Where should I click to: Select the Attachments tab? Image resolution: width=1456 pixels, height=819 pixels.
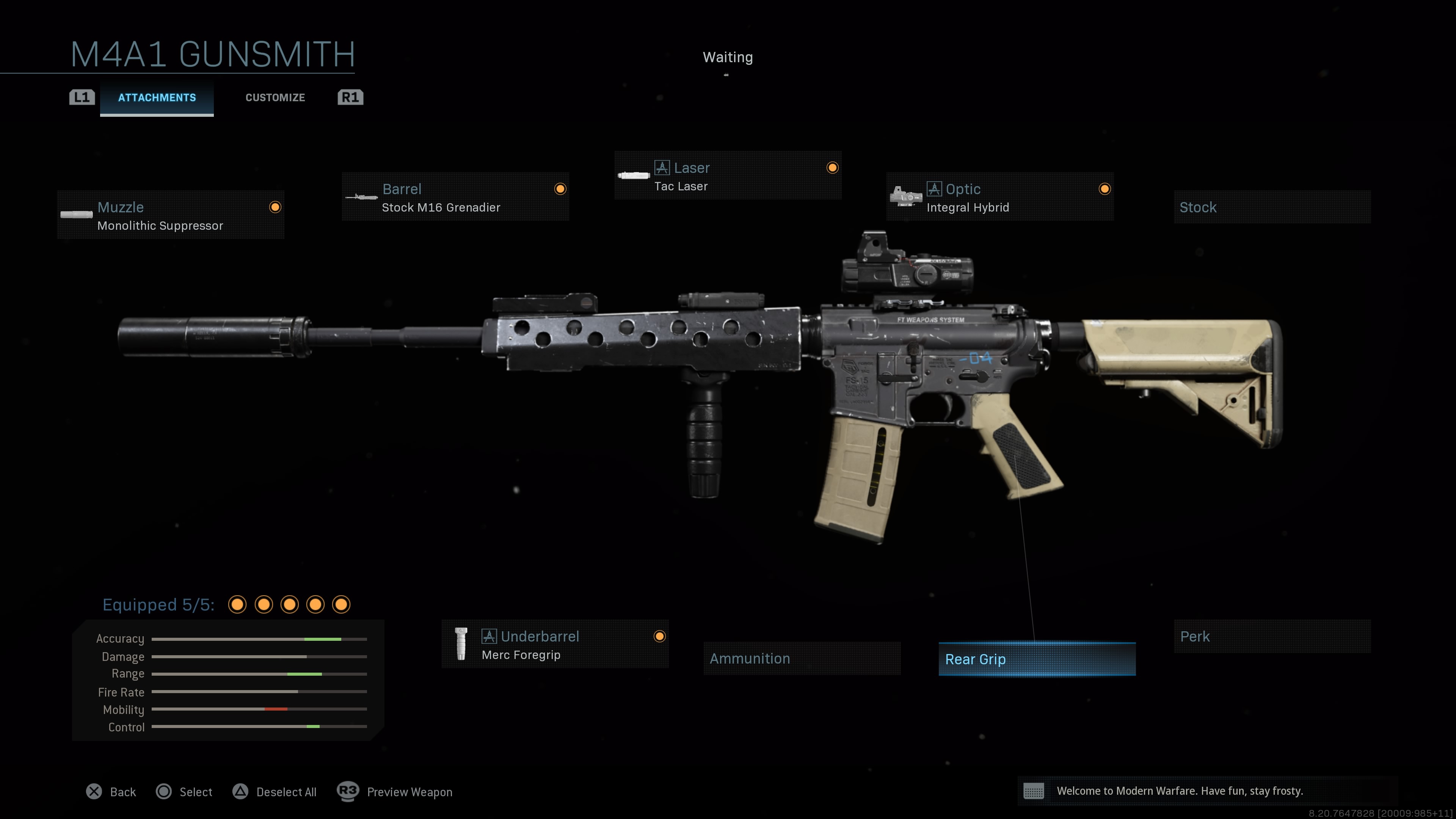tap(157, 97)
